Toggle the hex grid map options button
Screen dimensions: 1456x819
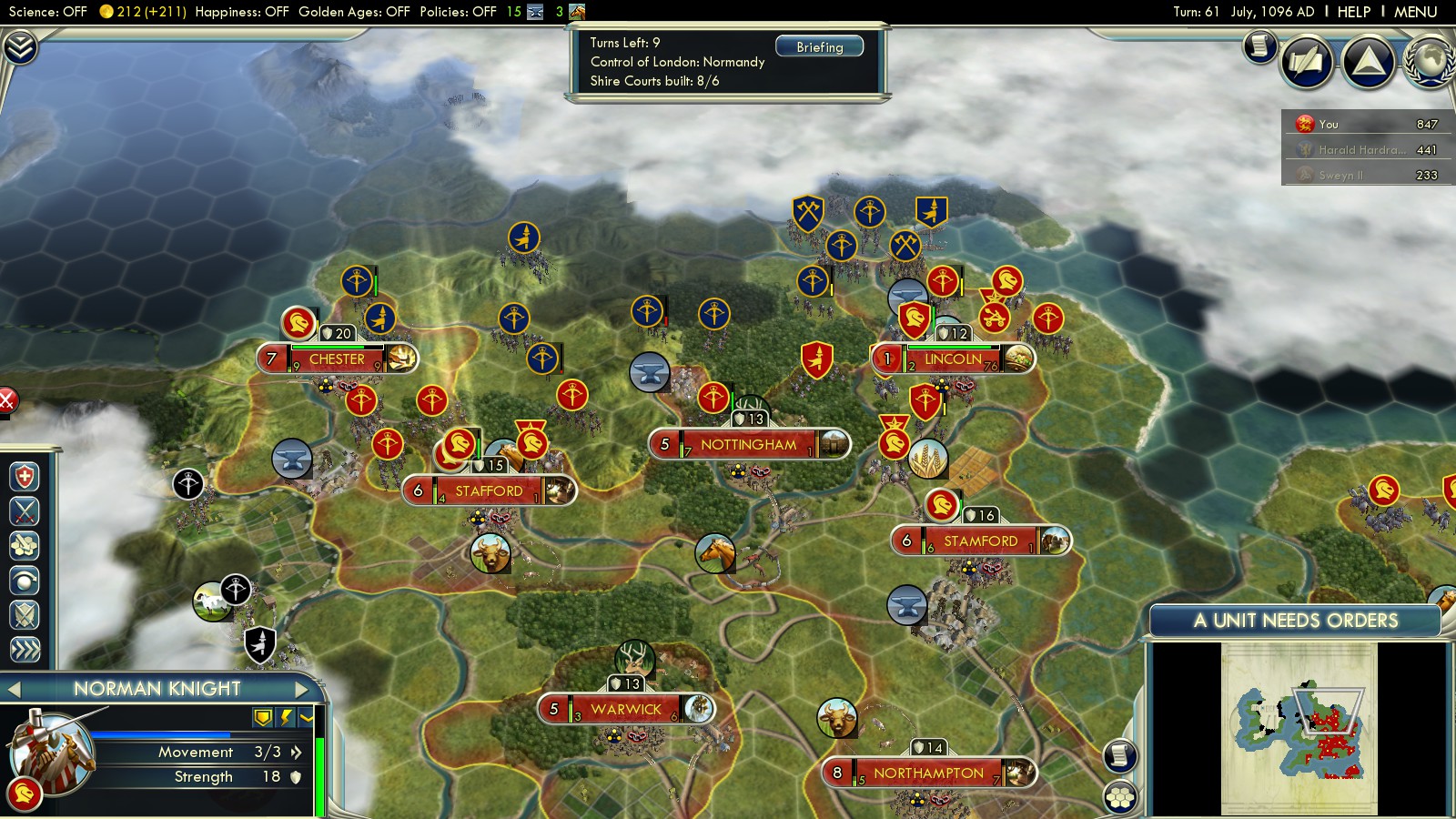(1120, 798)
